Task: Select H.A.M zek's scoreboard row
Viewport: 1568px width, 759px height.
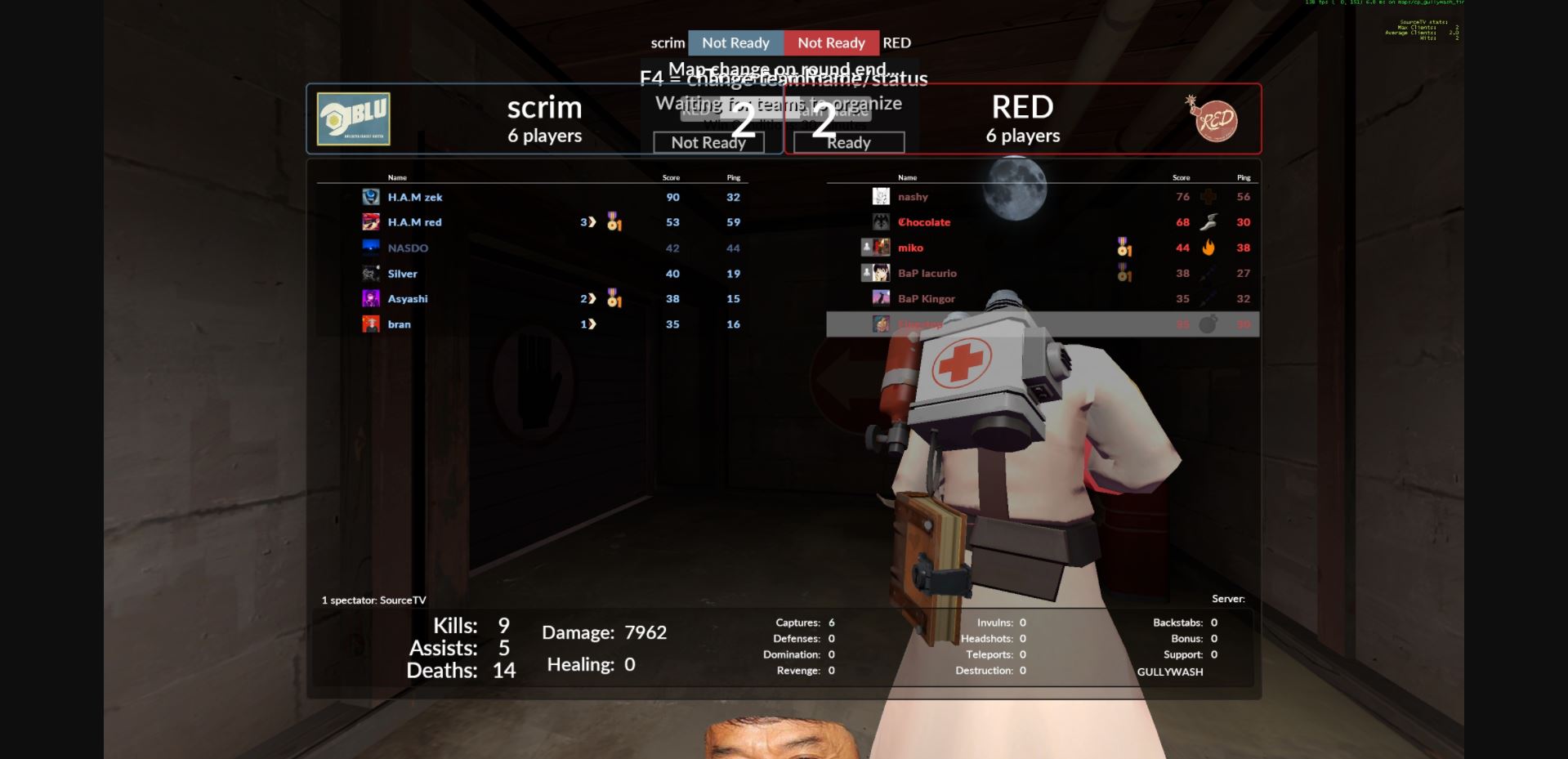Action: (415, 197)
